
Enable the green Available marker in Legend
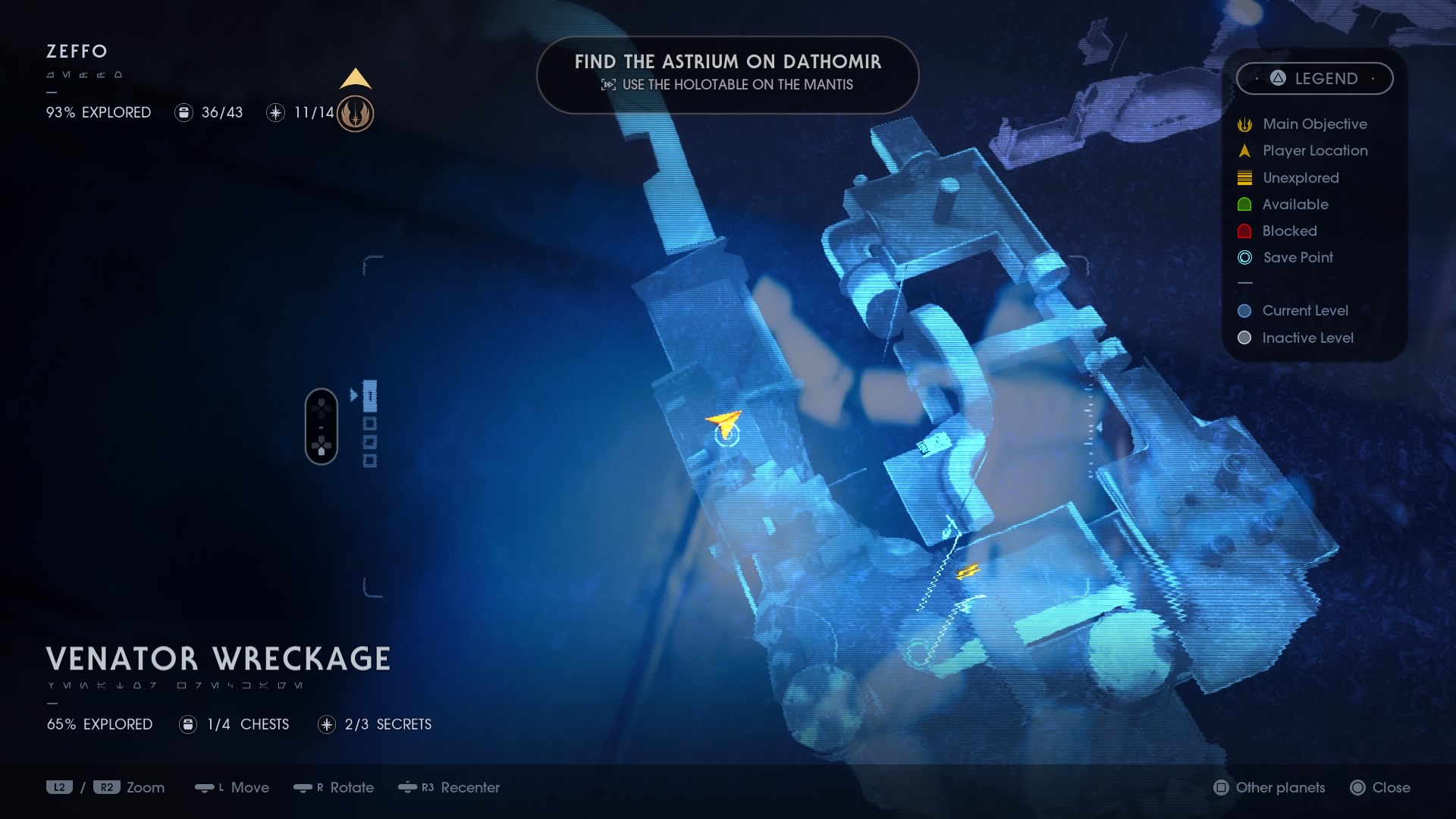click(1244, 204)
